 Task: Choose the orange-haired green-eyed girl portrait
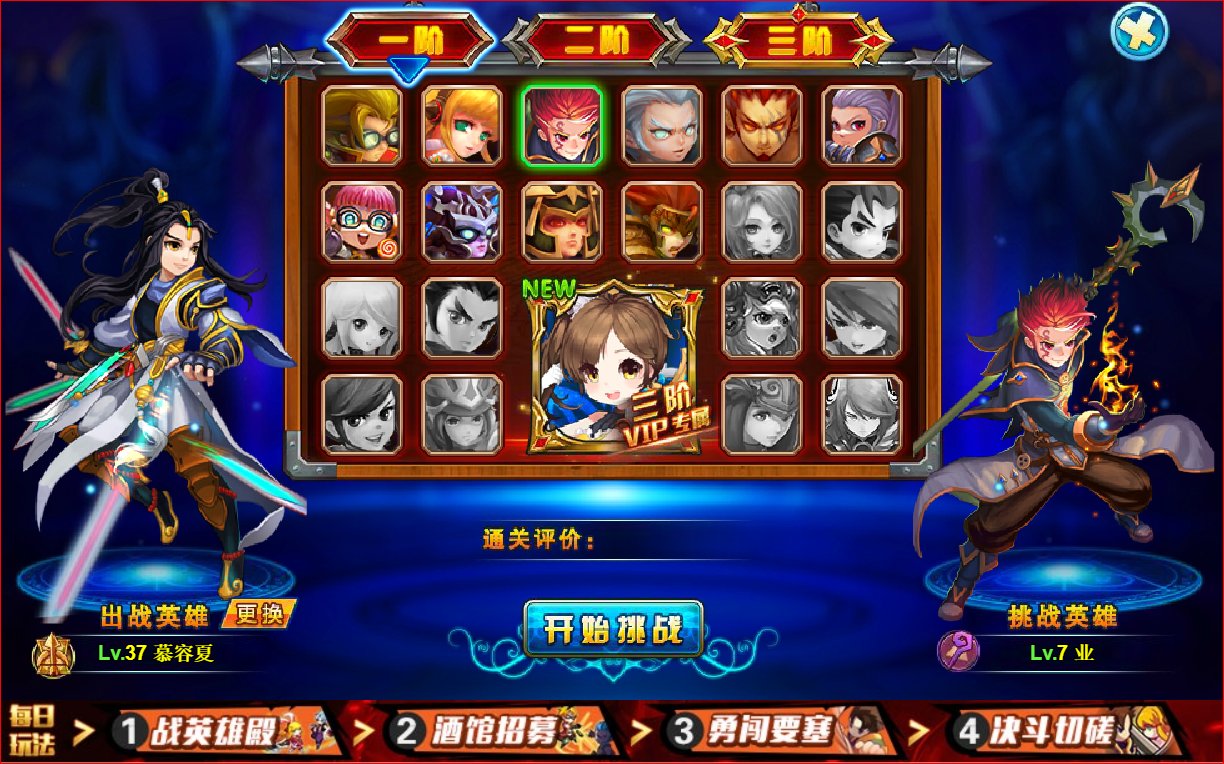click(x=462, y=125)
